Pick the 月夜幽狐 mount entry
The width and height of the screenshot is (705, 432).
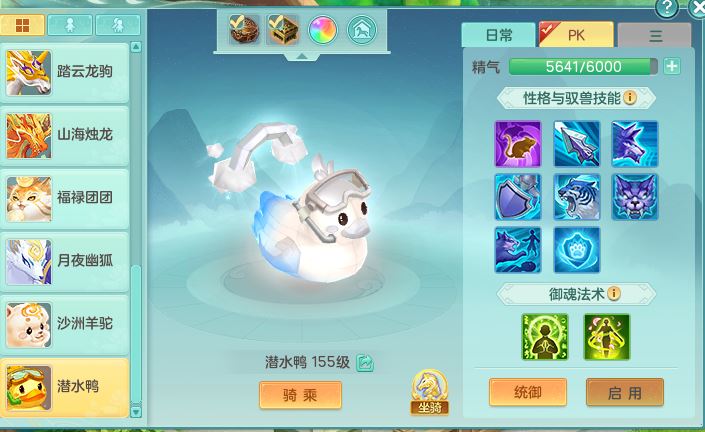click(x=66, y=261)
